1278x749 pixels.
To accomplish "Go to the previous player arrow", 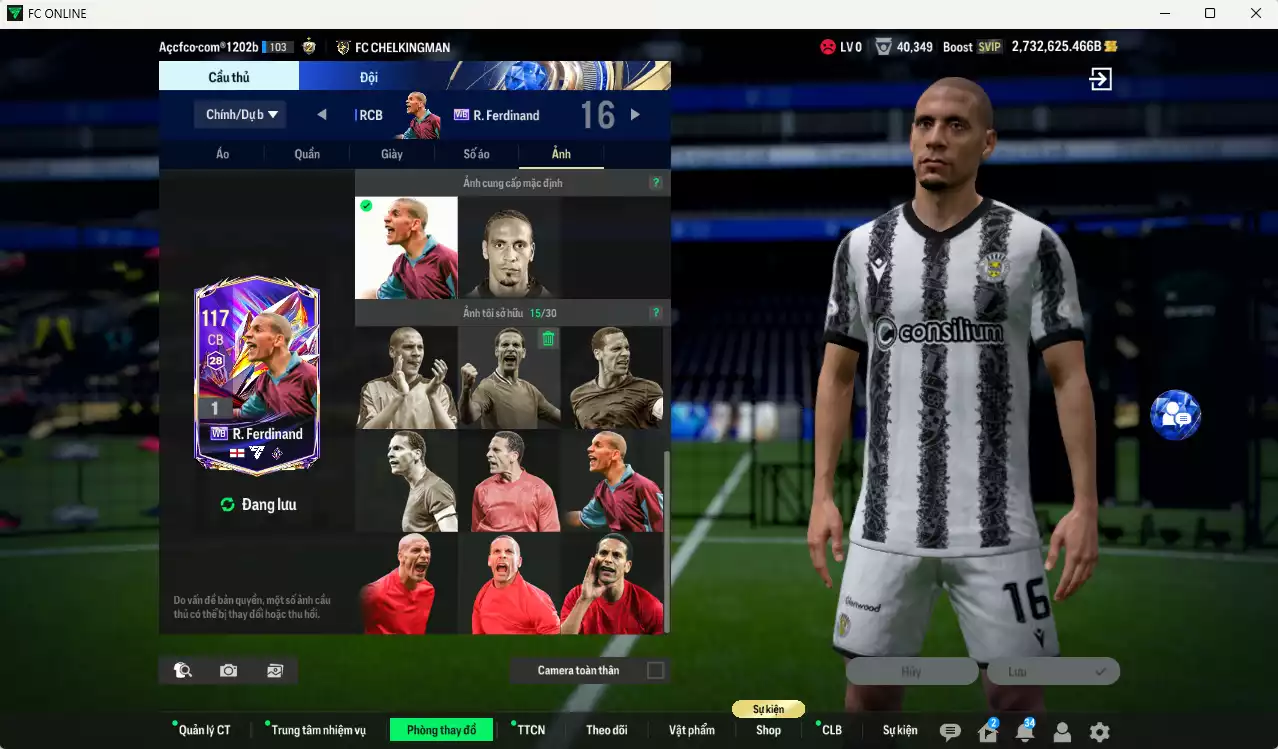I will pyautogui.click(x=322, y=115).
